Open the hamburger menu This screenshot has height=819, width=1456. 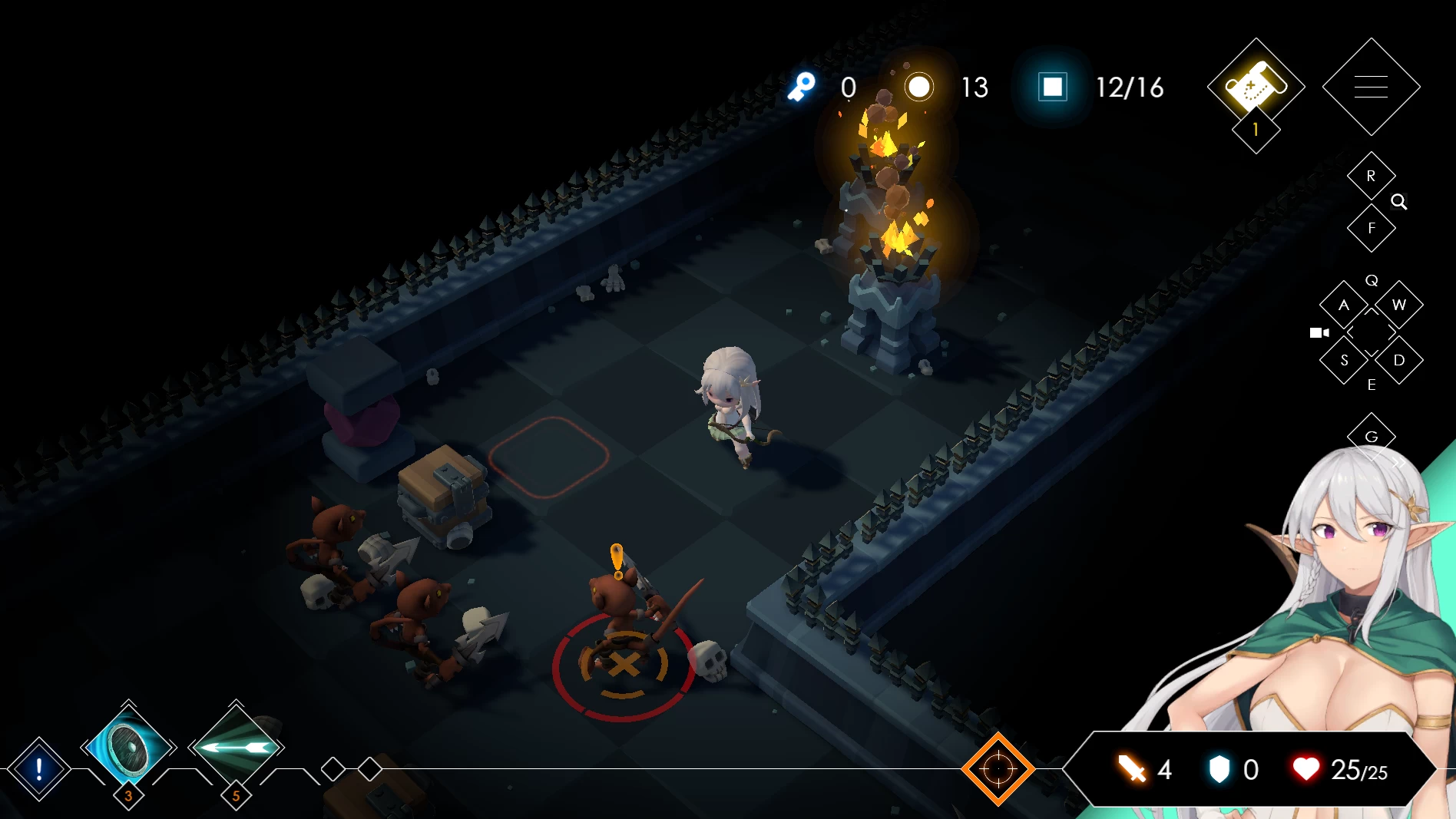1371,87
